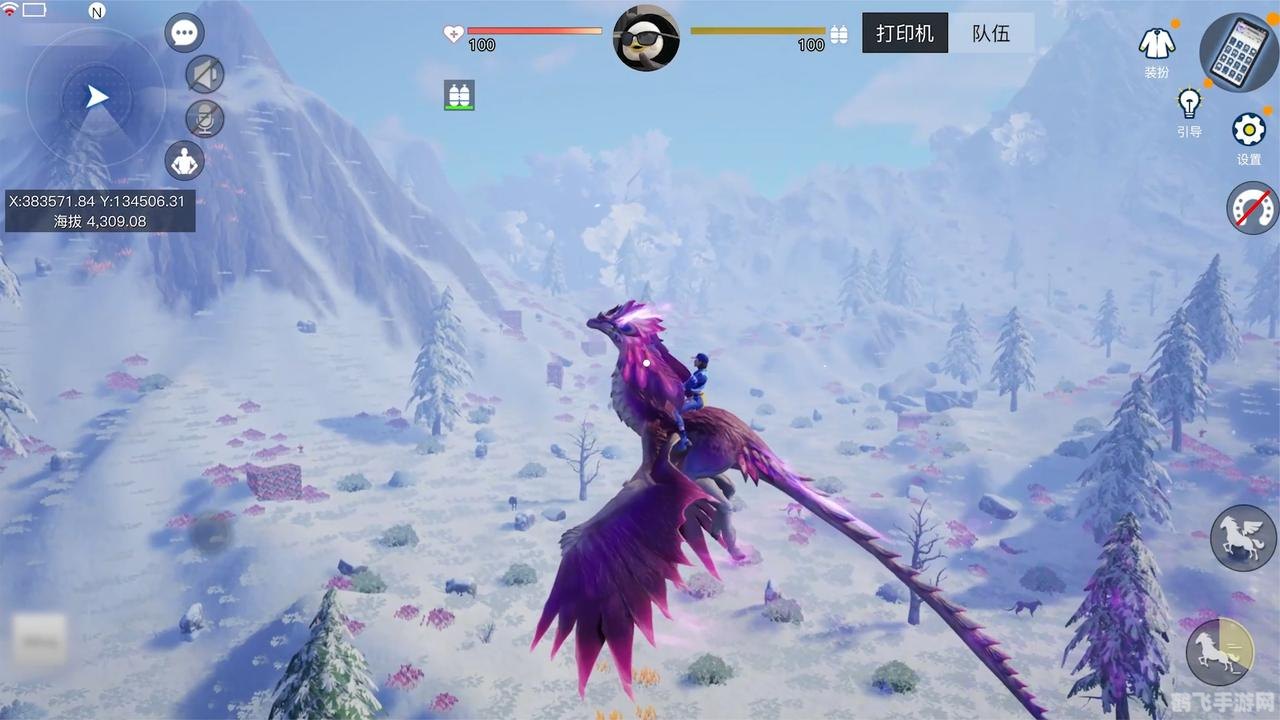Open the character pose icon

(184, 160)
